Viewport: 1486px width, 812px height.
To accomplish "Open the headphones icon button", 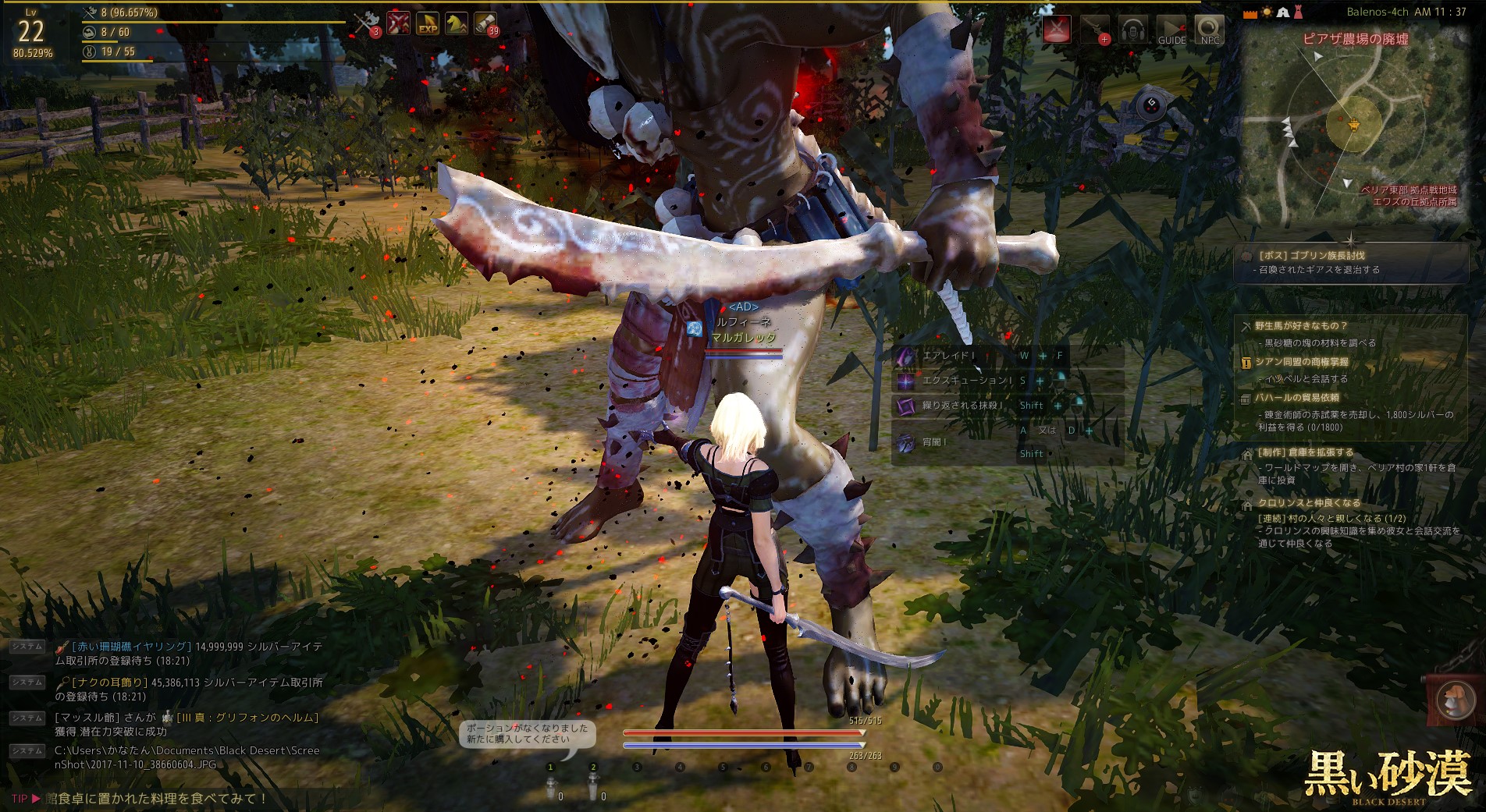I will 1133,30.
